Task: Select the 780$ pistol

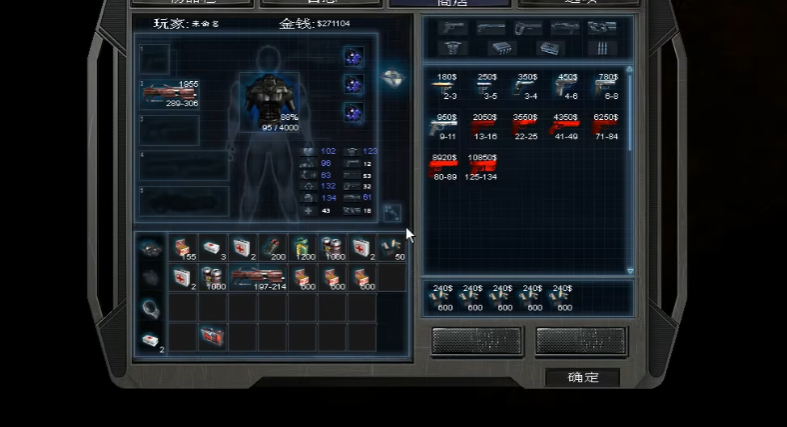Action: coord(607,86)
